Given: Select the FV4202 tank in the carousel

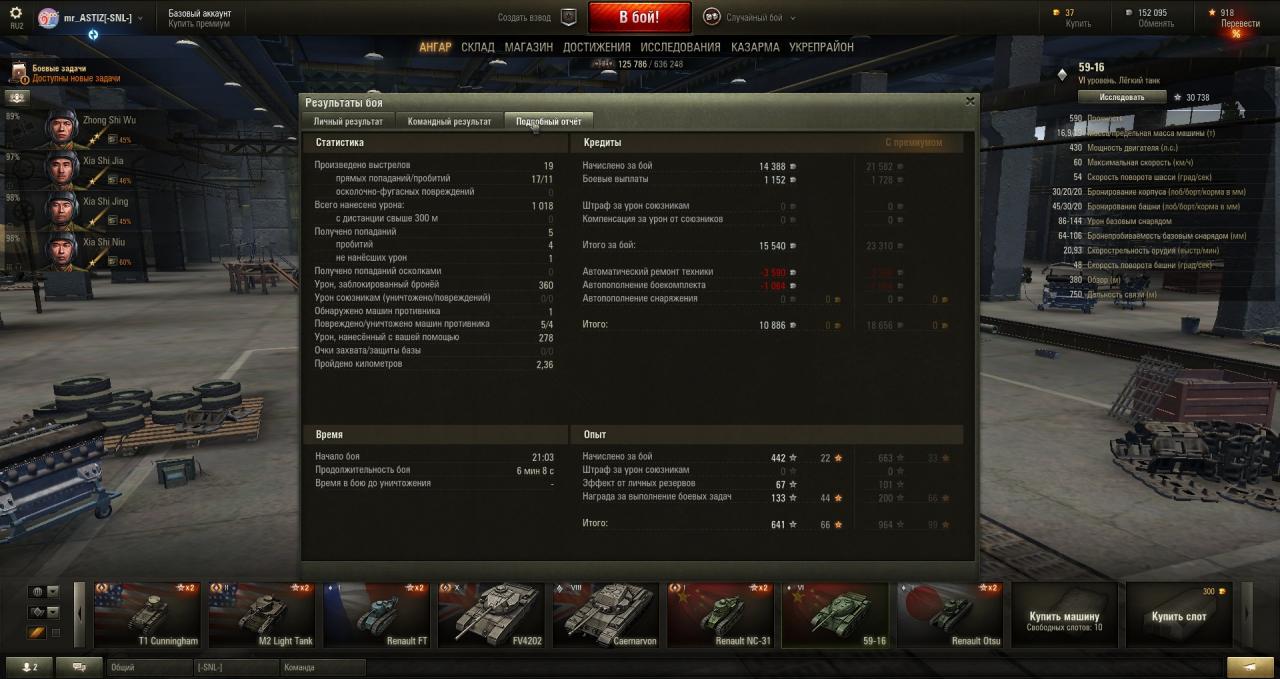Looking at the screenshot, I should point(496,615).
